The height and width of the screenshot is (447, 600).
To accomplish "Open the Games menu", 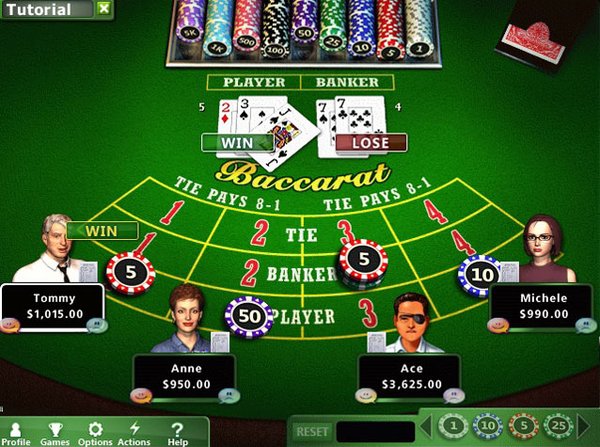I will 55,432.
